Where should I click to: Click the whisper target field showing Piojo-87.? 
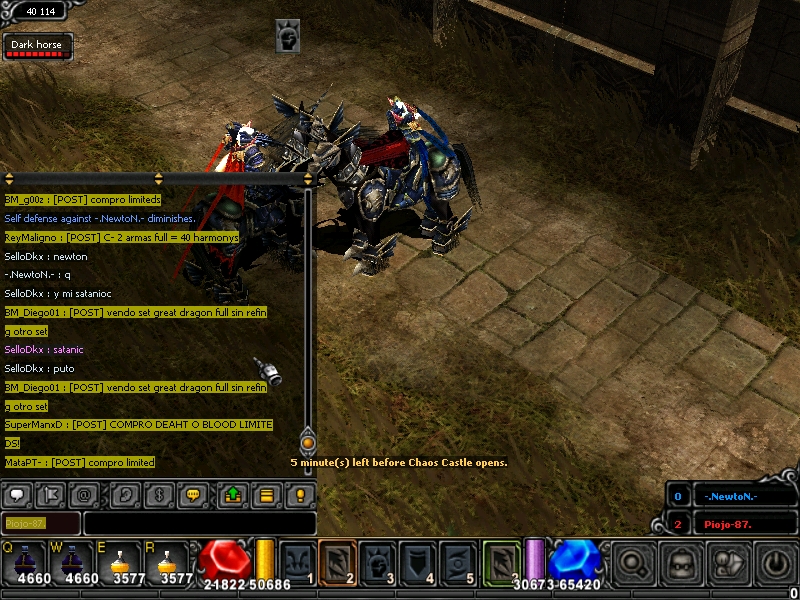point(41,523)
